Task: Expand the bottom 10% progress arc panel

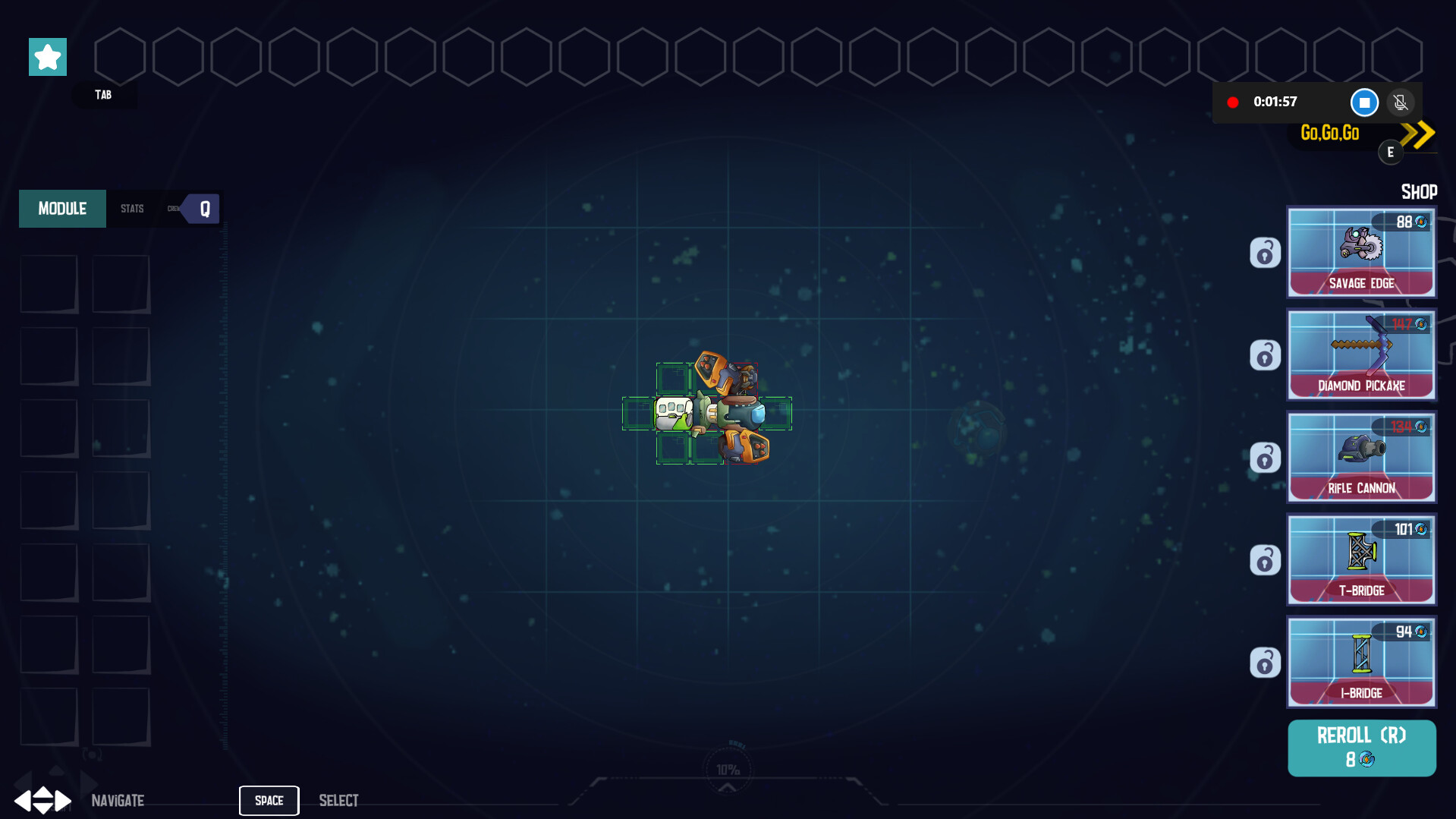Action: (x=727, y=788)
